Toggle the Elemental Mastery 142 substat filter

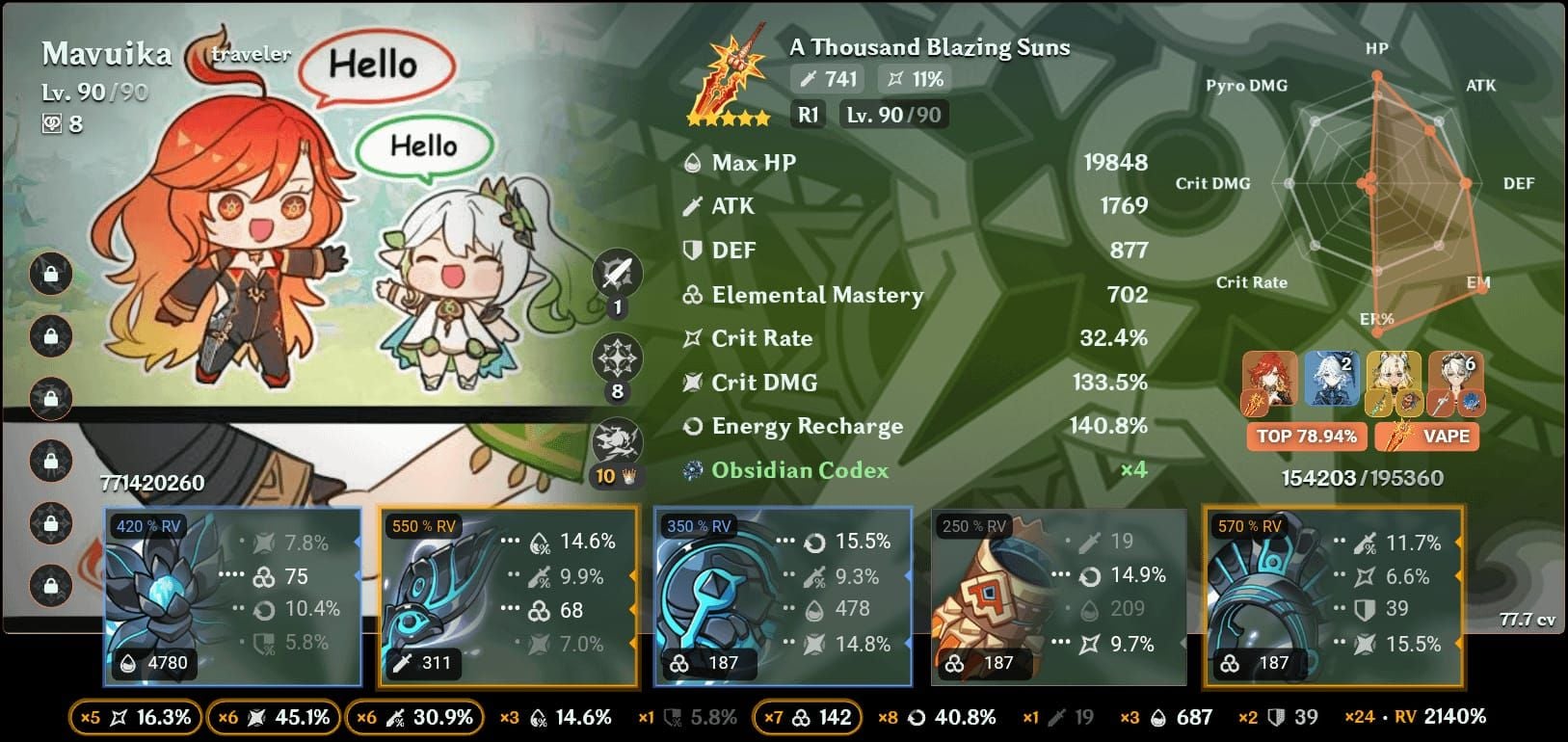806,718
